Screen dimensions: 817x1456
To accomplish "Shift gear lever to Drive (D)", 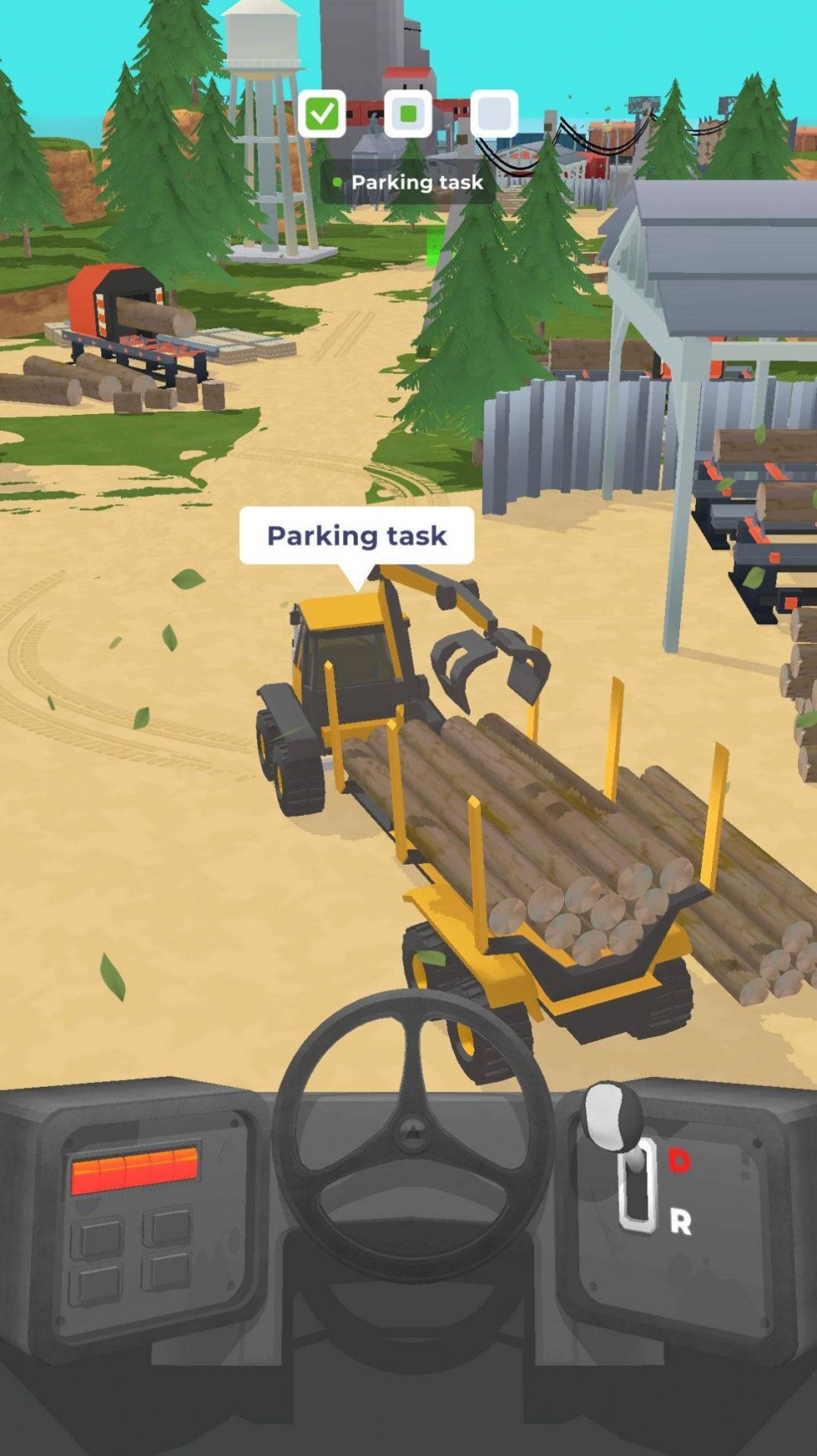I will tap(678, 1160).
